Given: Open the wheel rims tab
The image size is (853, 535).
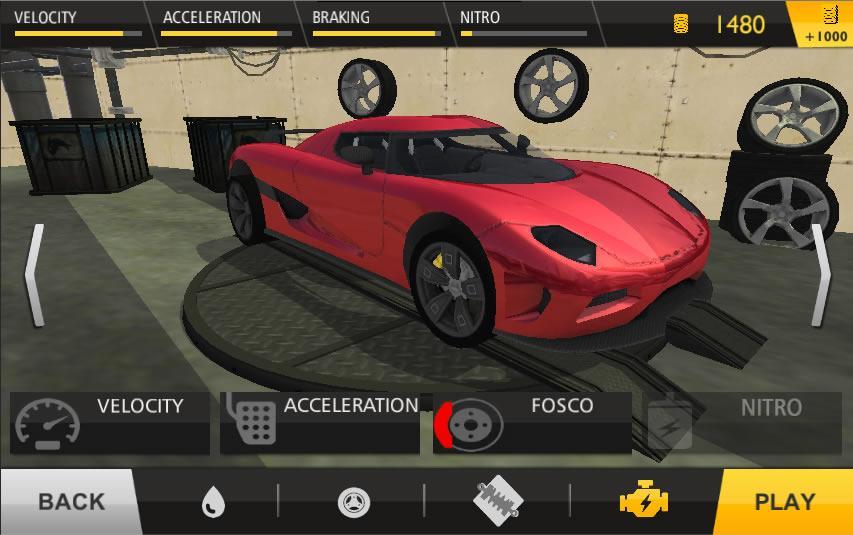Looking at the screenshot, I should (352, 501).
